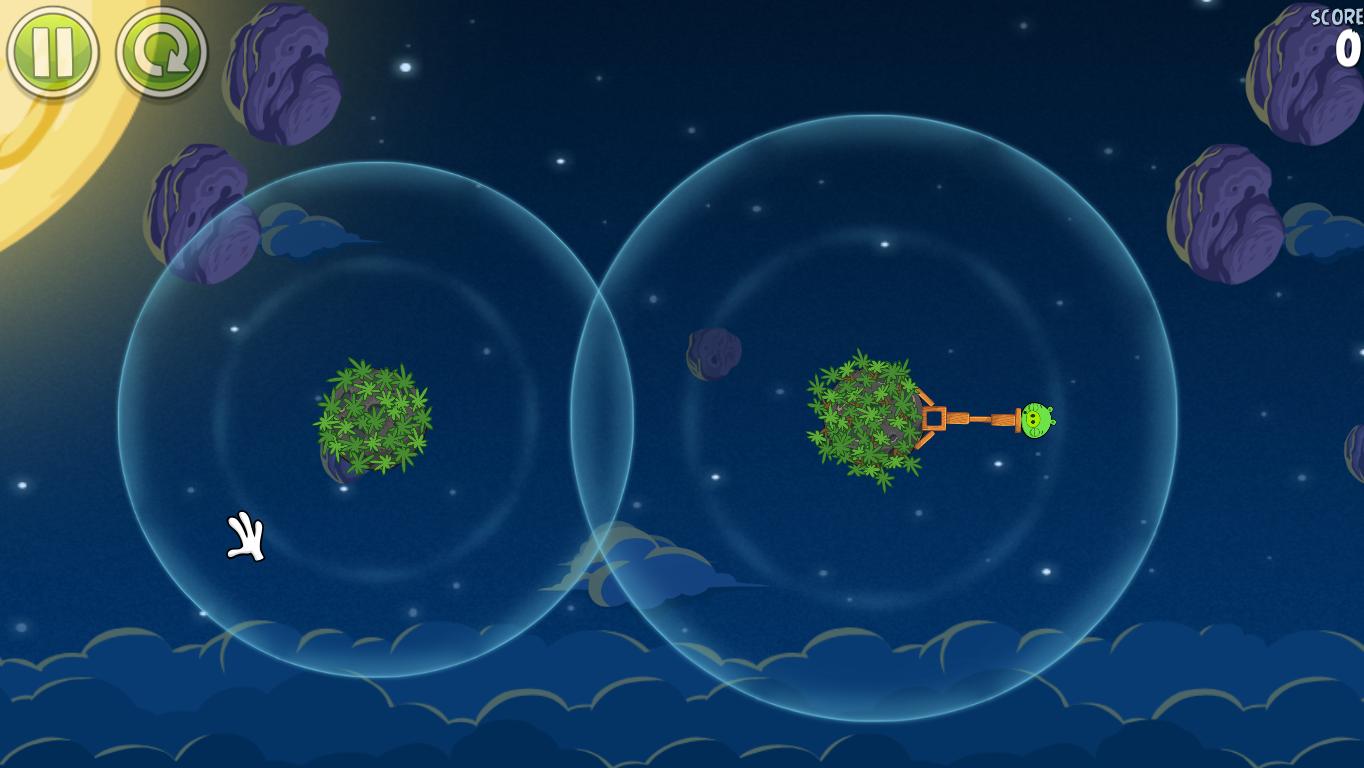Viewport: 1364px width, 768px height.
Task: Pause the game with the pause button
Action: 52,52
